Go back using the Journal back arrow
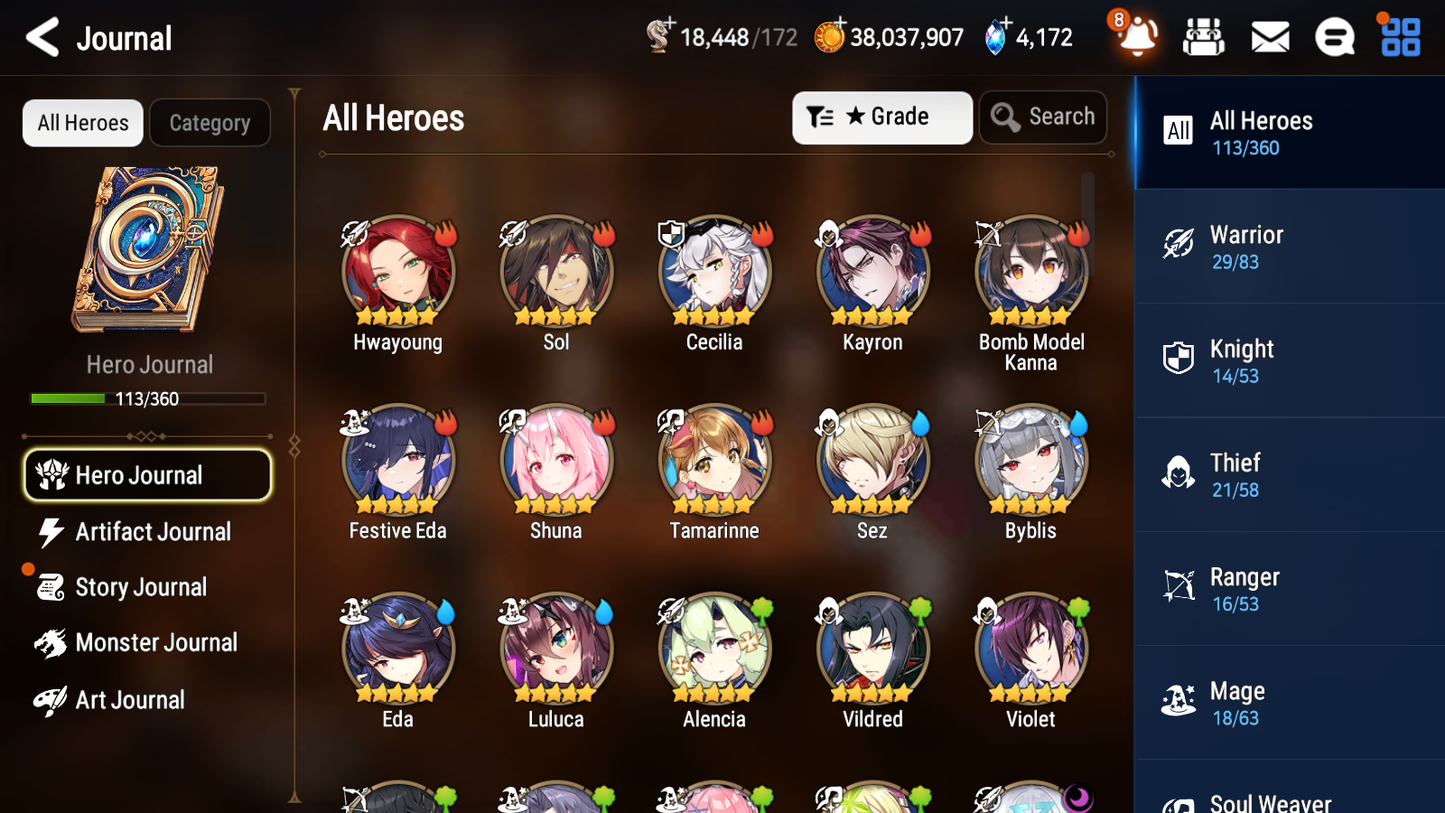The height and width of the screenshot is (813, 1445). (41, 36)
